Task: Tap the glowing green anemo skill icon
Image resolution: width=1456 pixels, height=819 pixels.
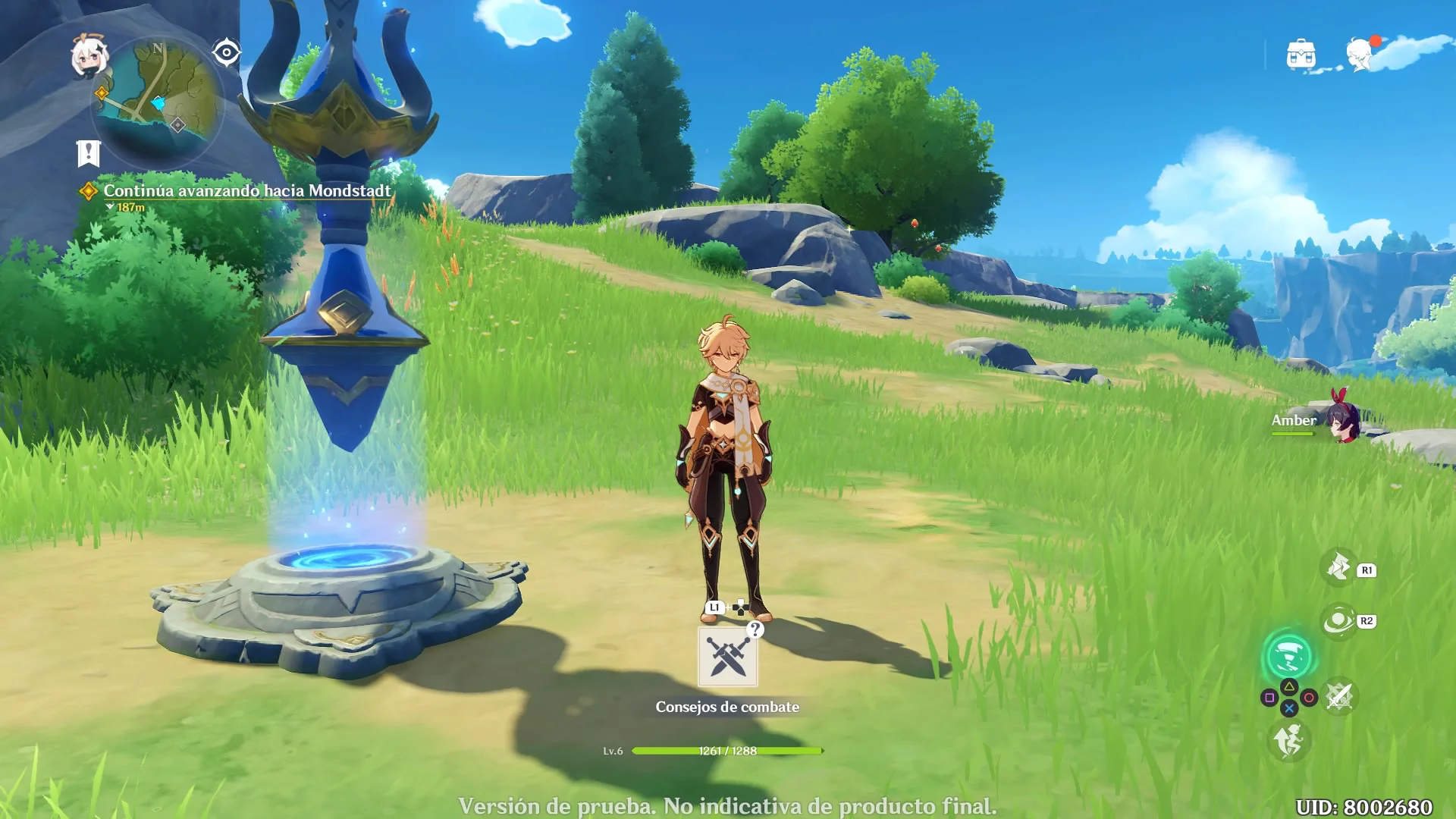Action: (x=1288, y=656)
